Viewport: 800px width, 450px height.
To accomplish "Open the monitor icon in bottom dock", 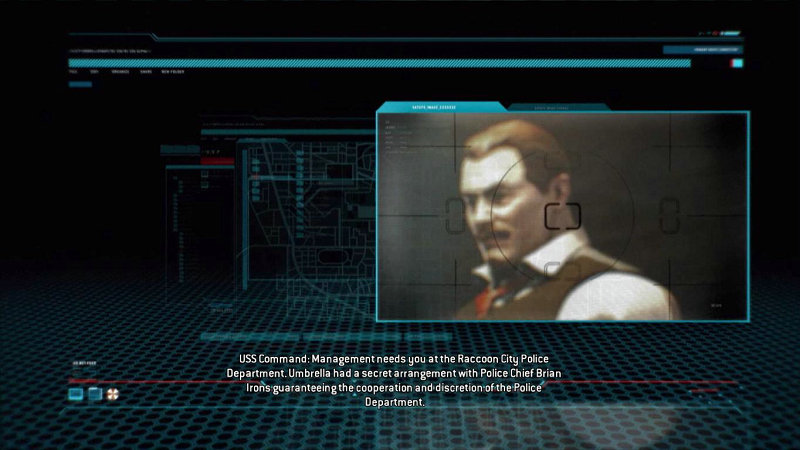I will (x=75, y=394).
